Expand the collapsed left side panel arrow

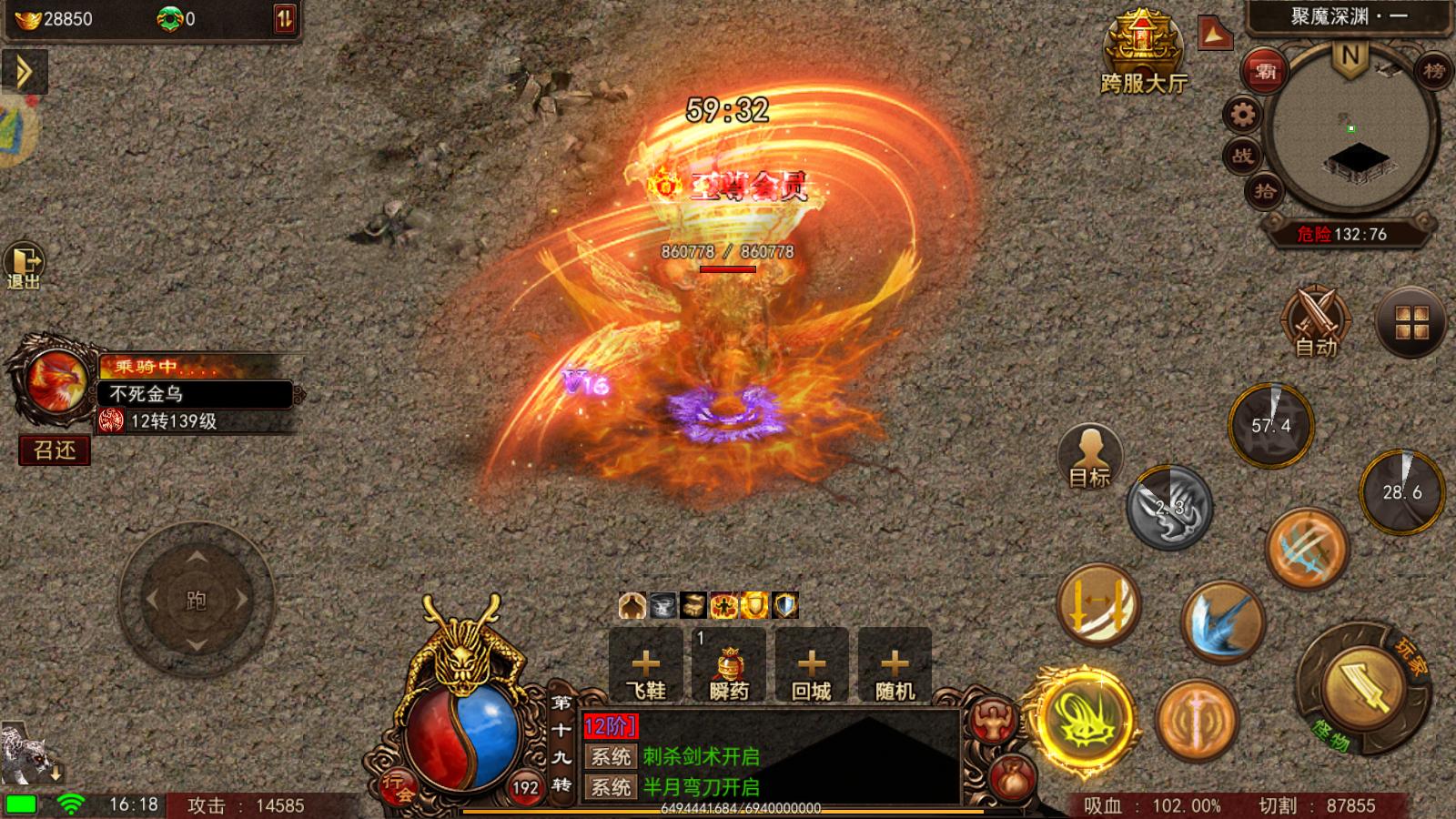point(23,72)
